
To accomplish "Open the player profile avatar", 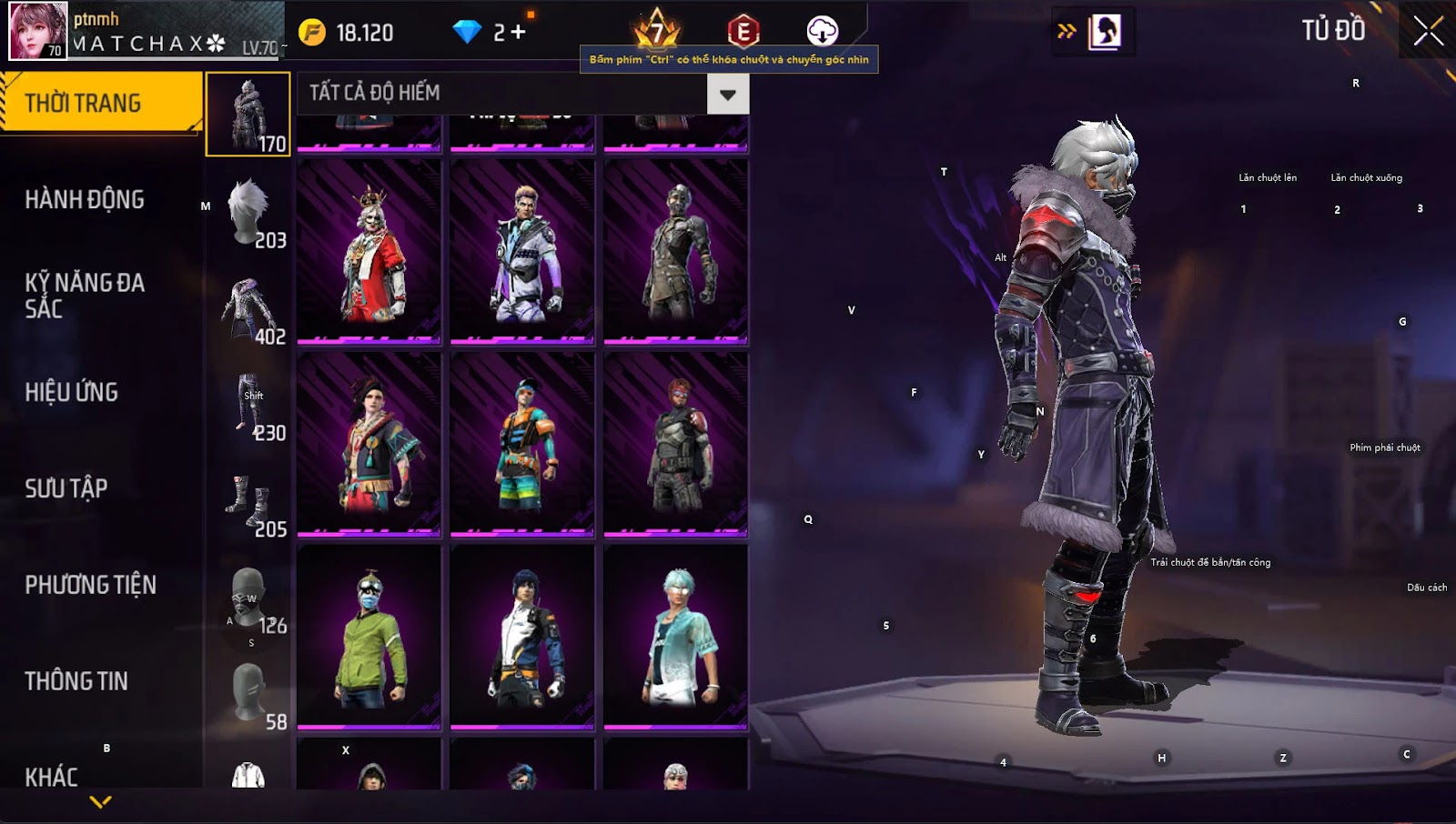I will [38, 31].
